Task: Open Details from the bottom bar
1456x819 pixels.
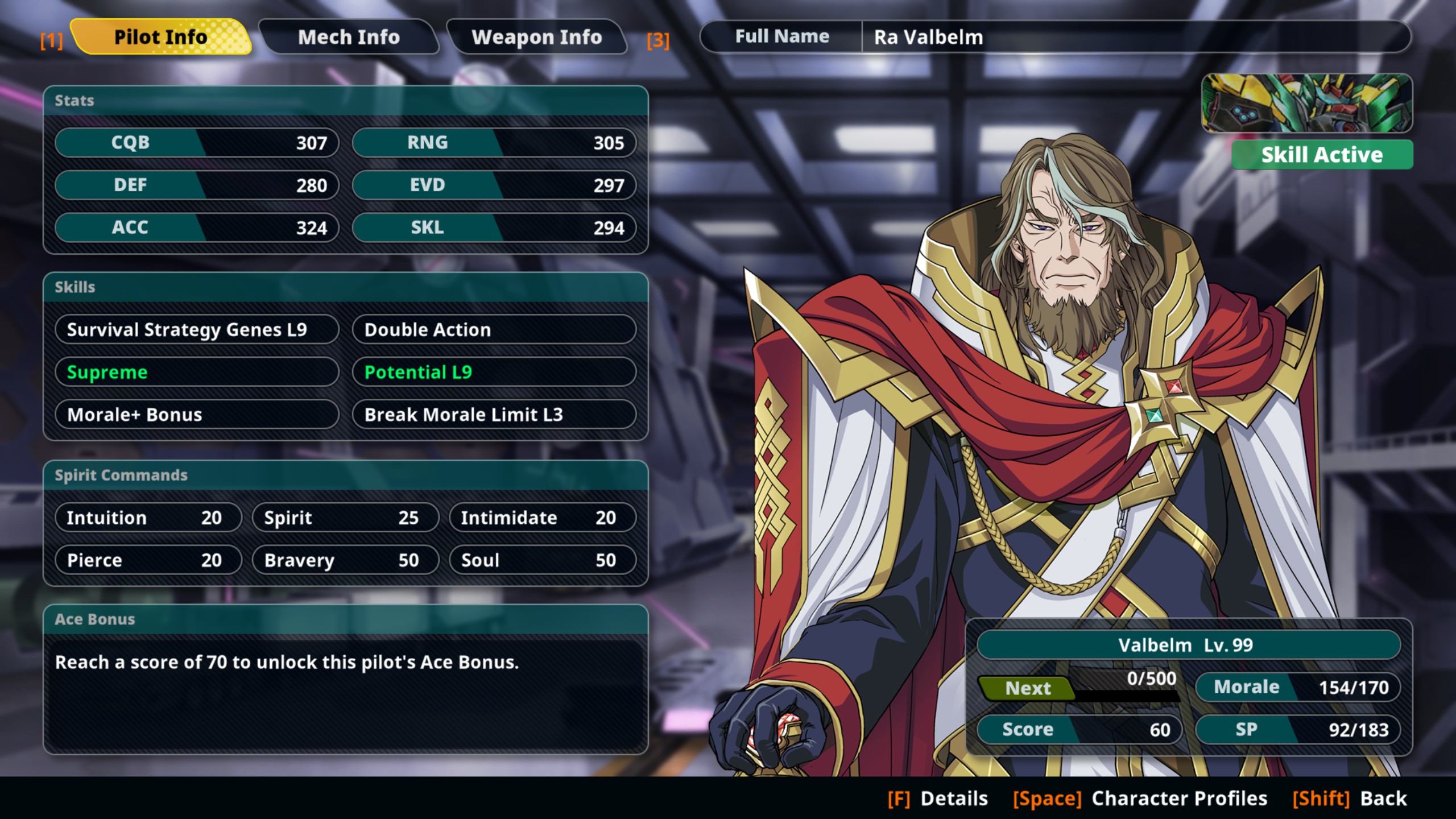Action: tap(938, 799)
